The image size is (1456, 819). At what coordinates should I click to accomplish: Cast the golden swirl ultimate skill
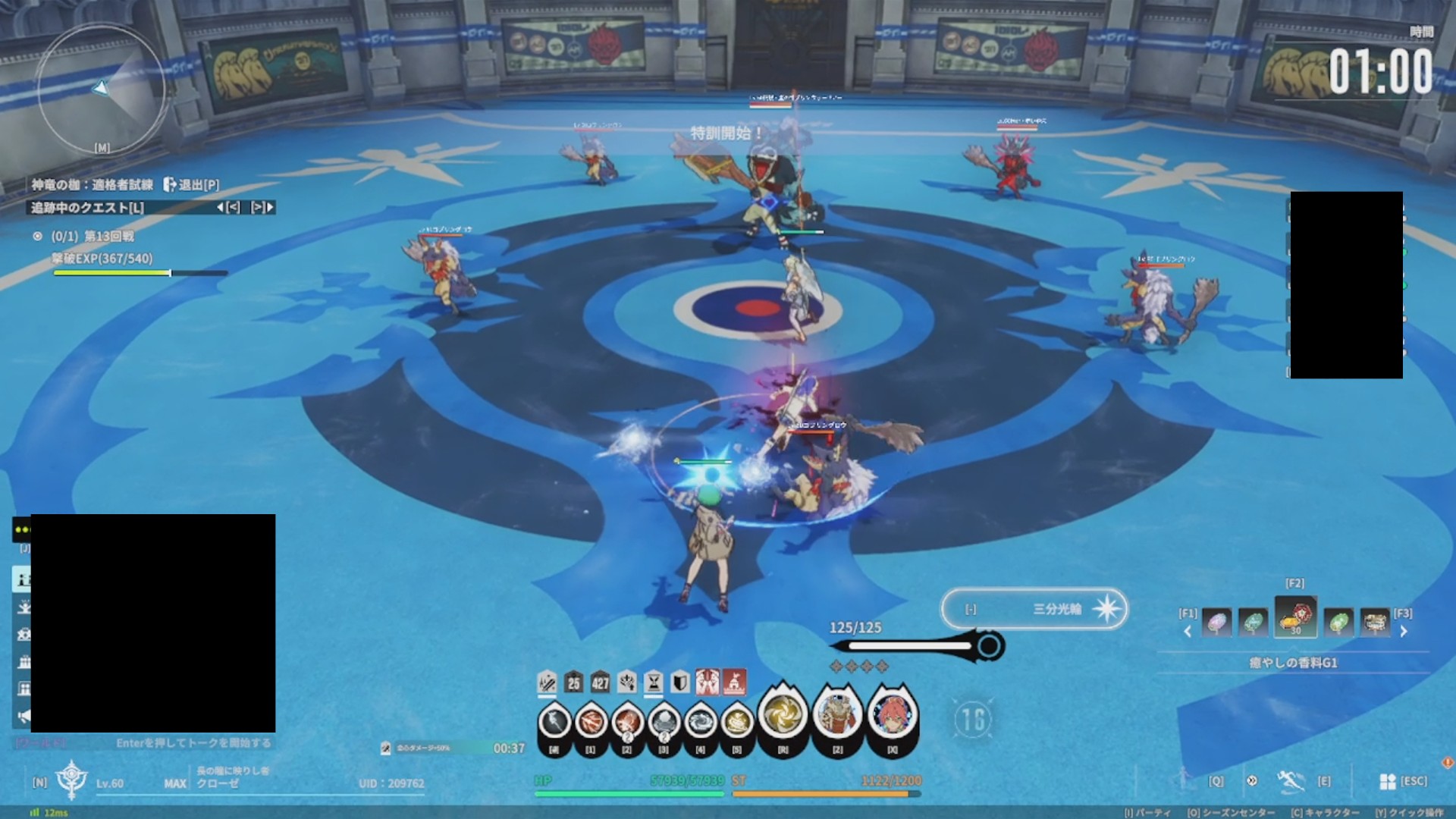coord(782,714)
